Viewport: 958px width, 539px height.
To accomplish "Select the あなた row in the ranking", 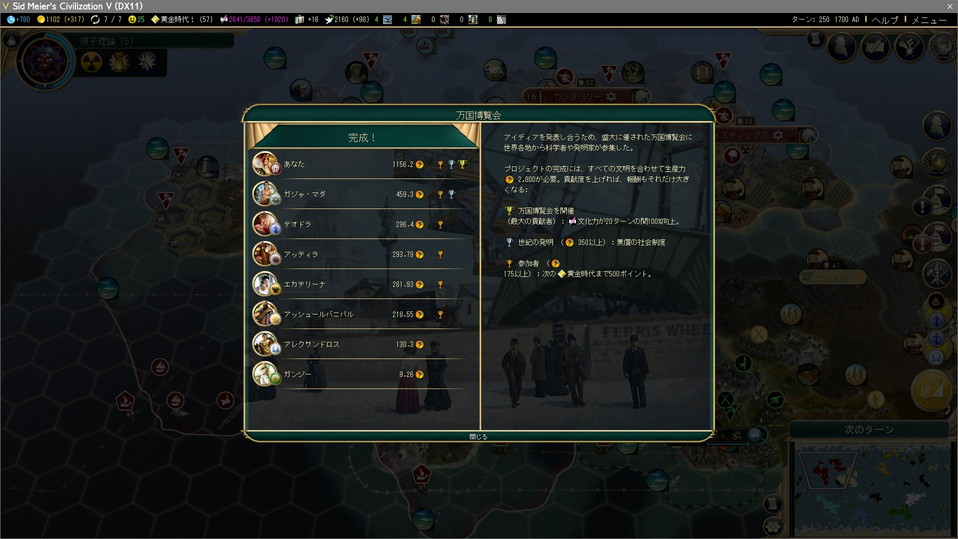I will coord(361,164).
